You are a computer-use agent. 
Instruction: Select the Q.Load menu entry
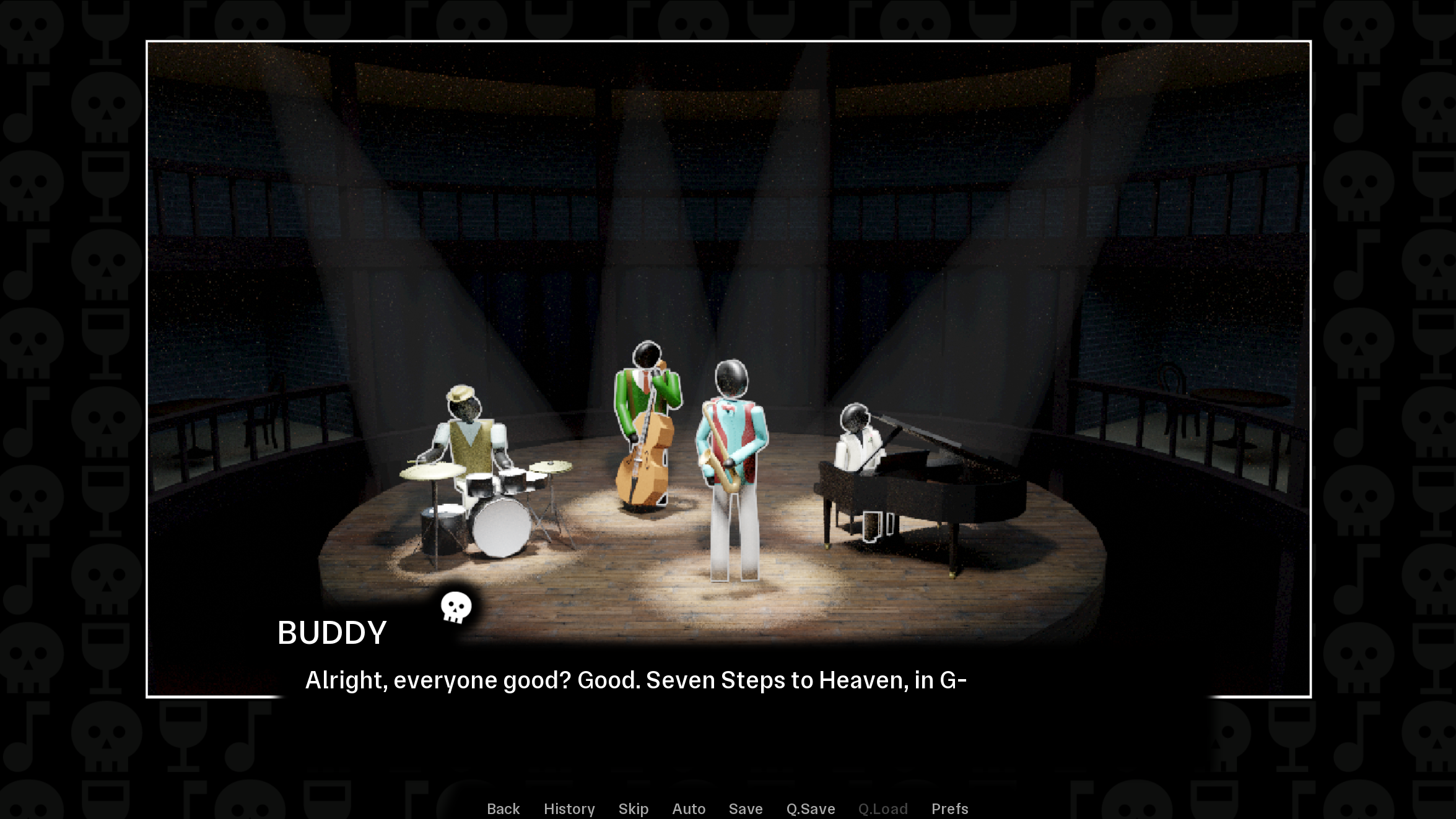click(882, 808)
